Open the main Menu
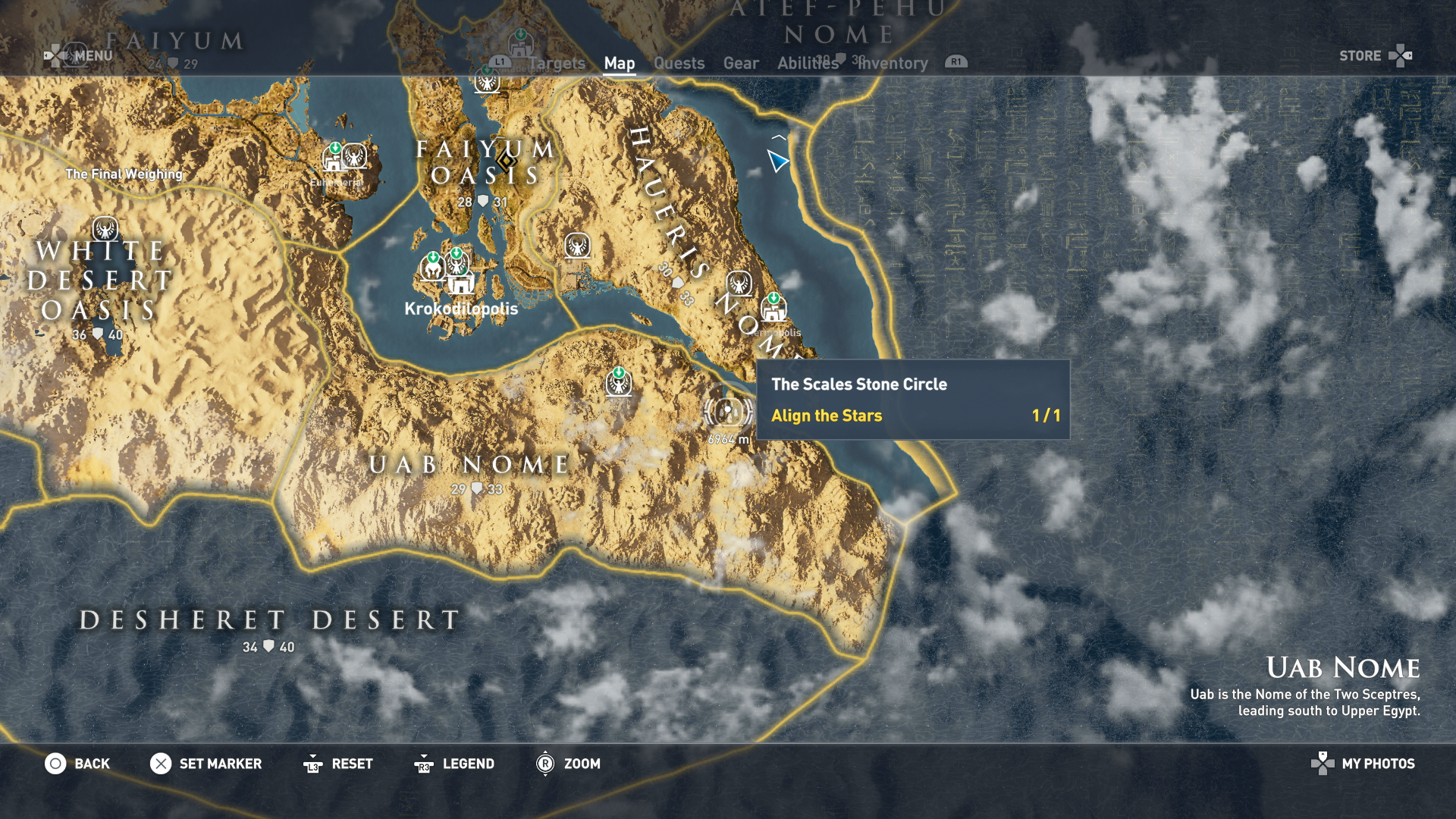 (x=80, y=55)
